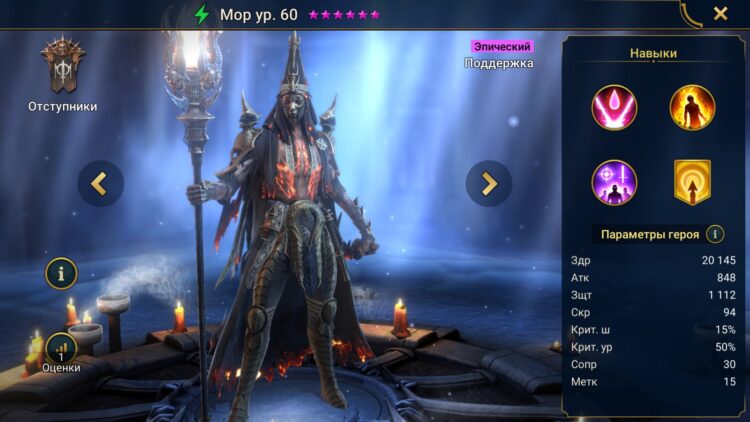
Task: Open the Оценки ratings button
Action: (61, 350)
